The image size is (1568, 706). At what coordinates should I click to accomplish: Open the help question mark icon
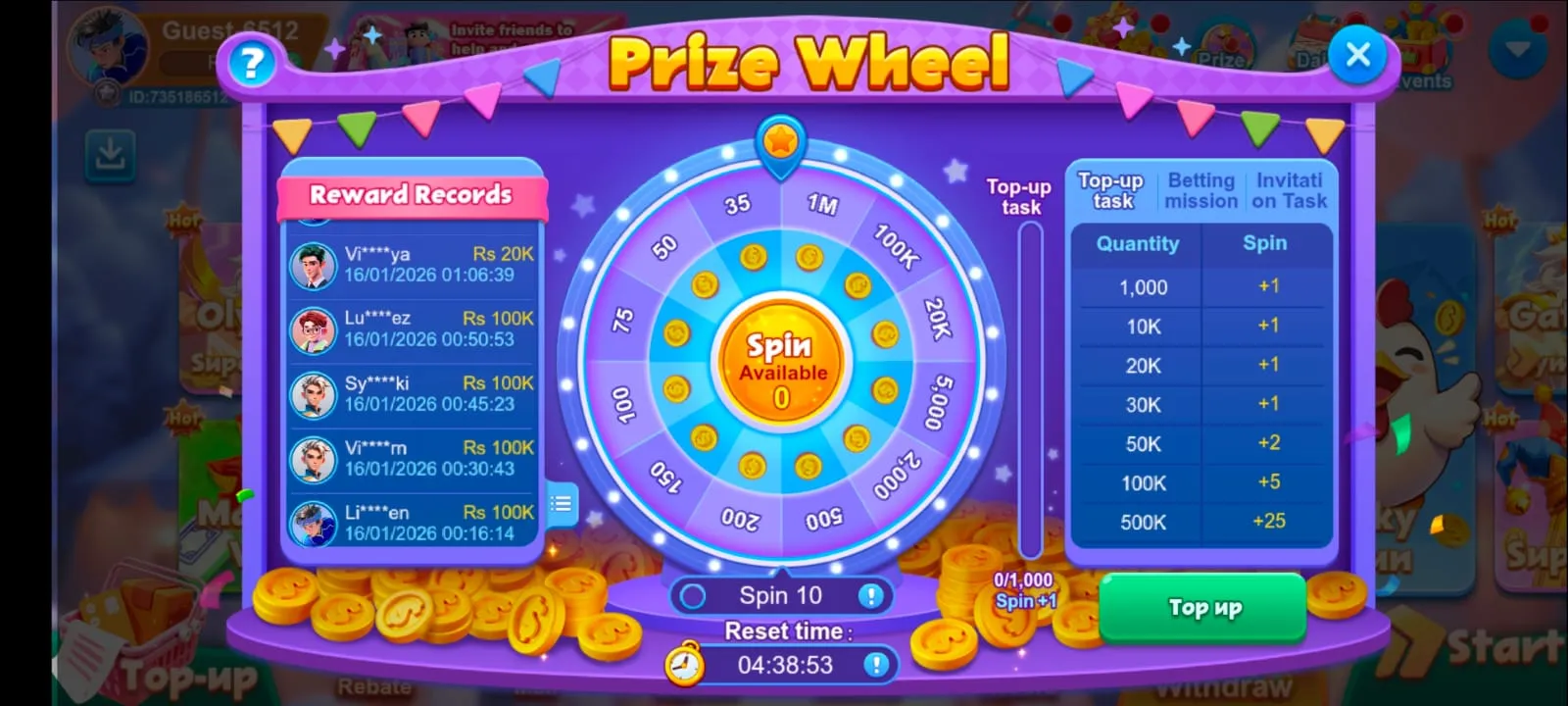251,65
